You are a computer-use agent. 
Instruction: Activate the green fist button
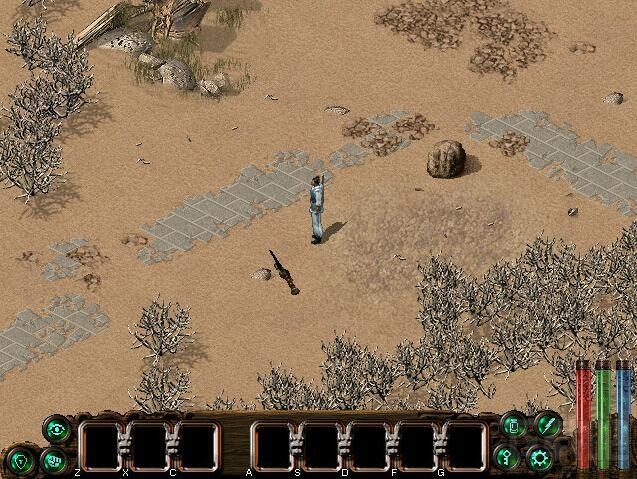pyautogui.click(x=56, y=460)
